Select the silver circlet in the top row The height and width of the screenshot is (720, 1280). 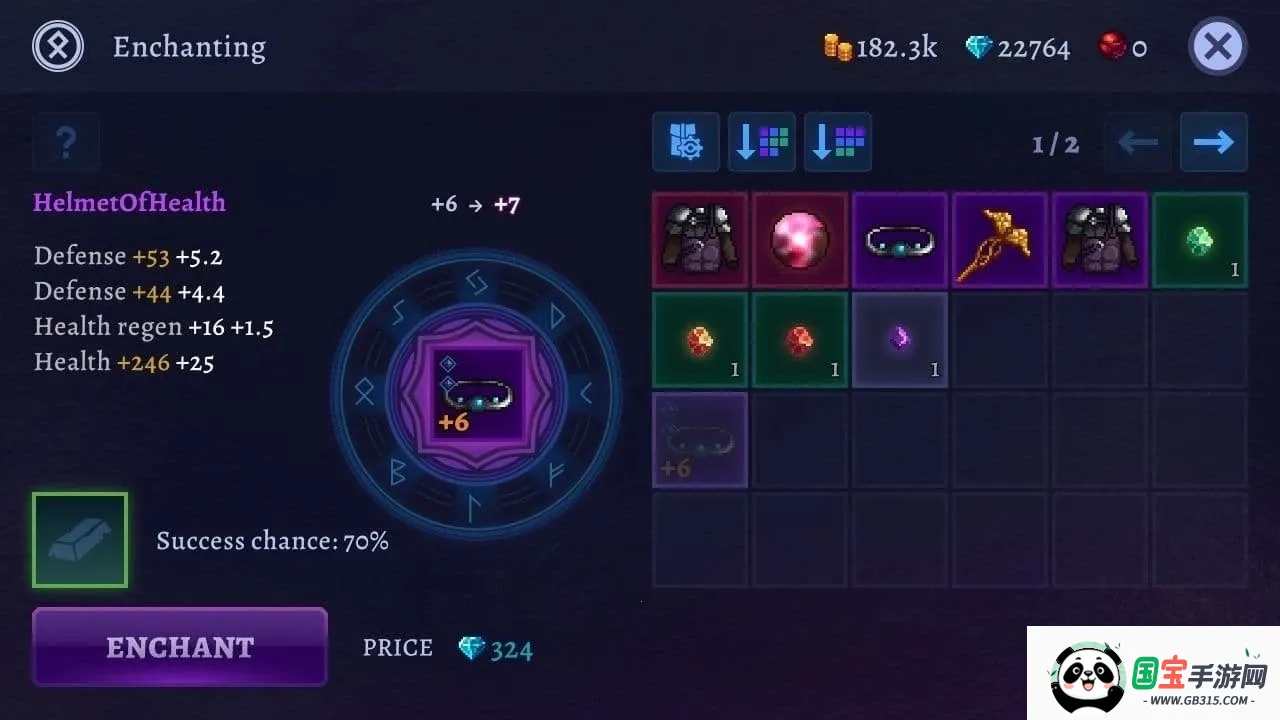[900, 240]
